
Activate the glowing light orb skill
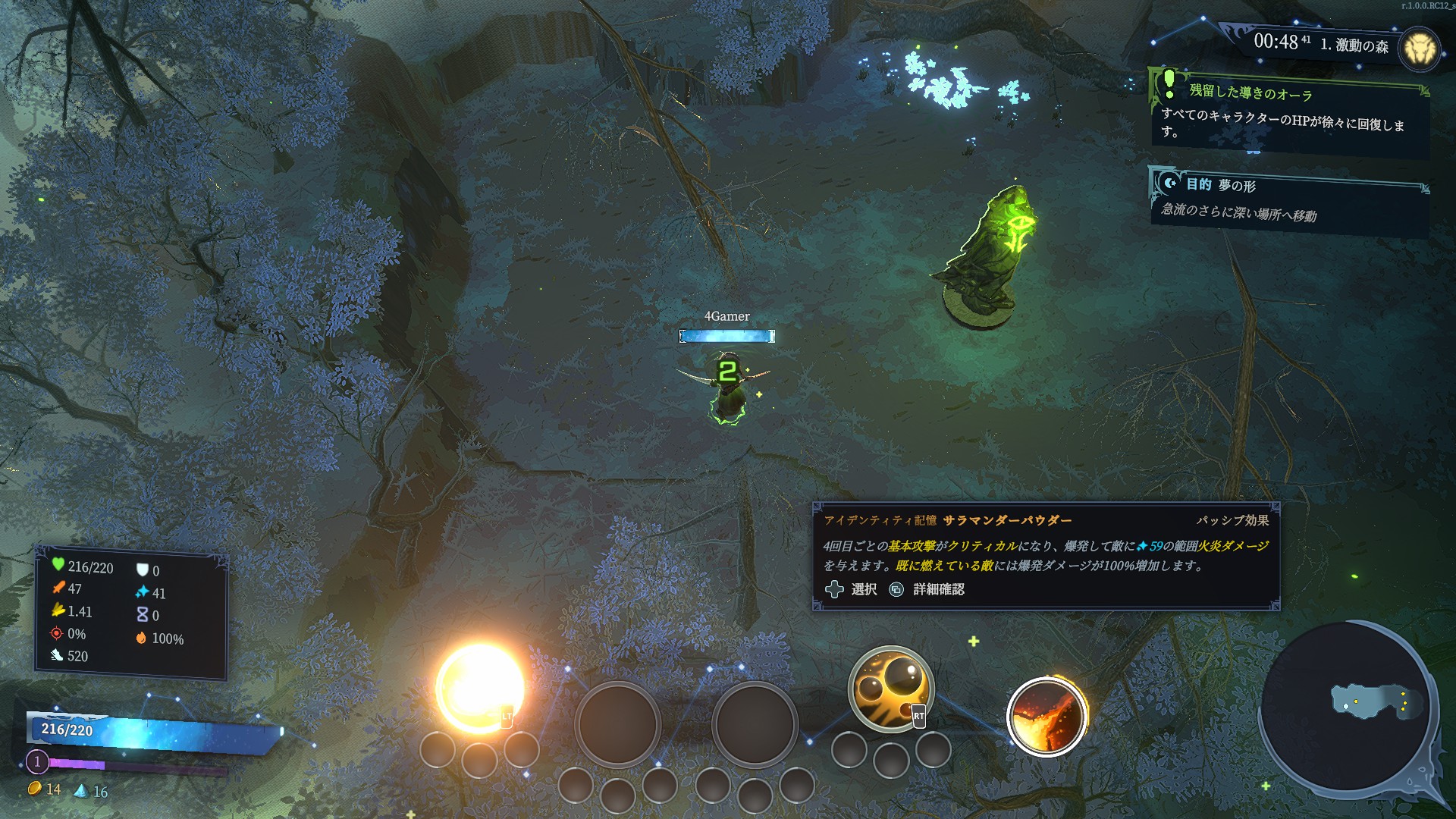(479, 687)
